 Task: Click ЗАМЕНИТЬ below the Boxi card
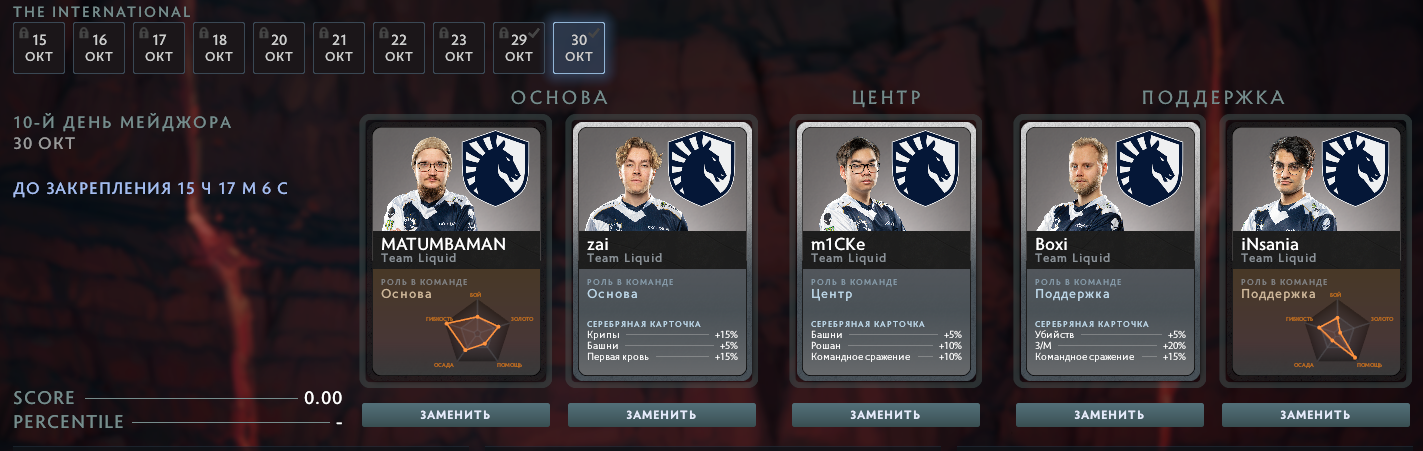pyautogui.click(x=1110, y=415)
